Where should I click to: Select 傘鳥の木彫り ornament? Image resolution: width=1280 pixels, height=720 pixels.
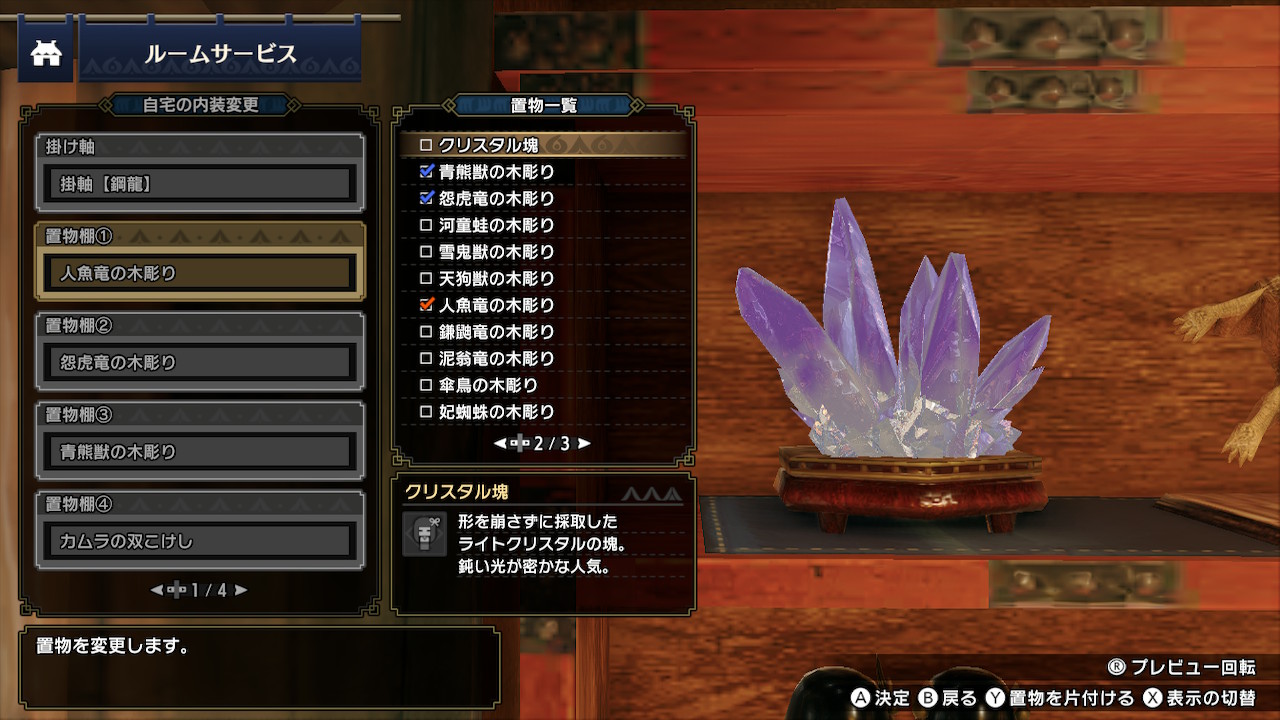(488, 385)
